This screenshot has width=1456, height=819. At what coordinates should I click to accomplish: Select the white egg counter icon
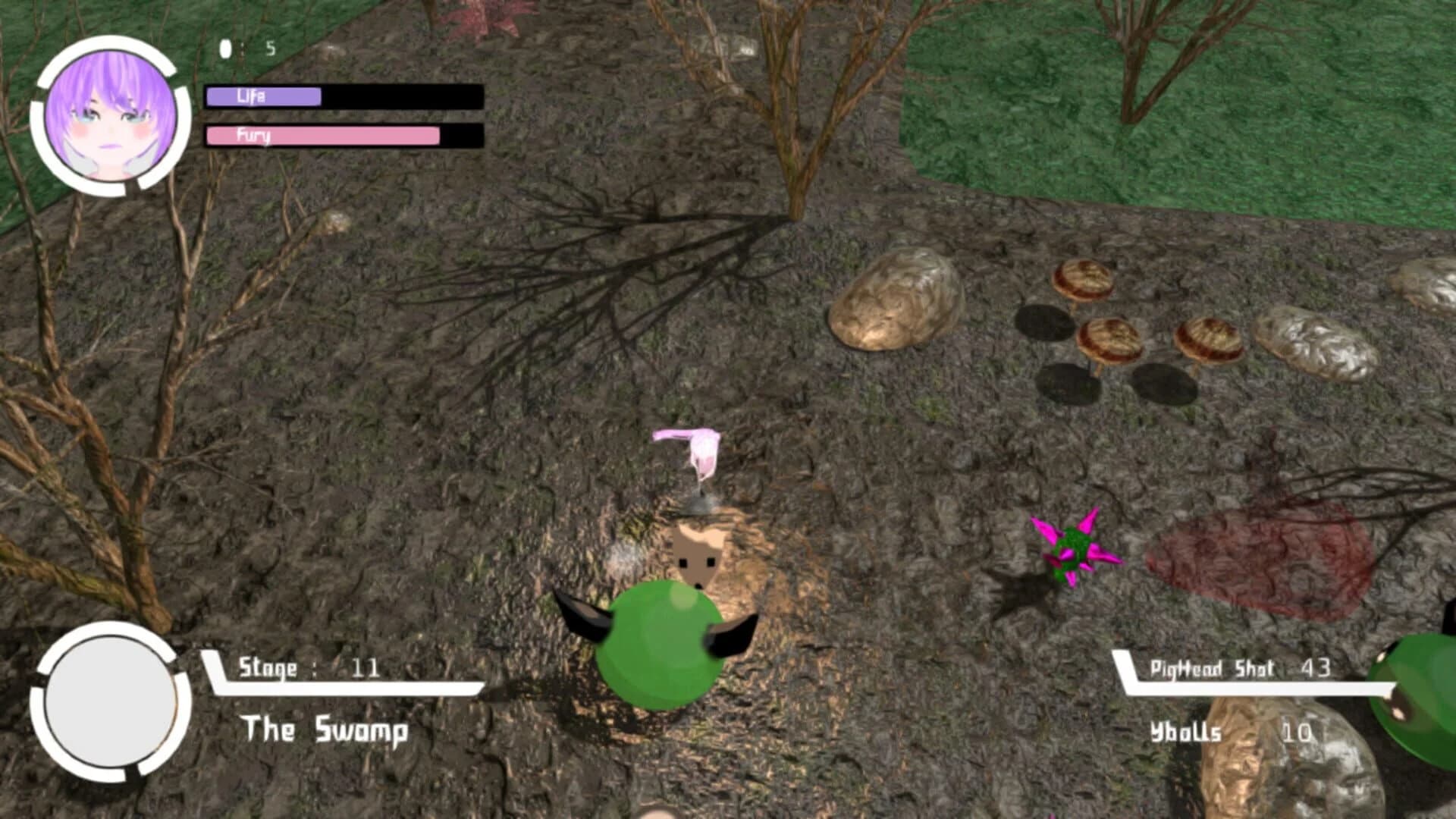[224, 48]
